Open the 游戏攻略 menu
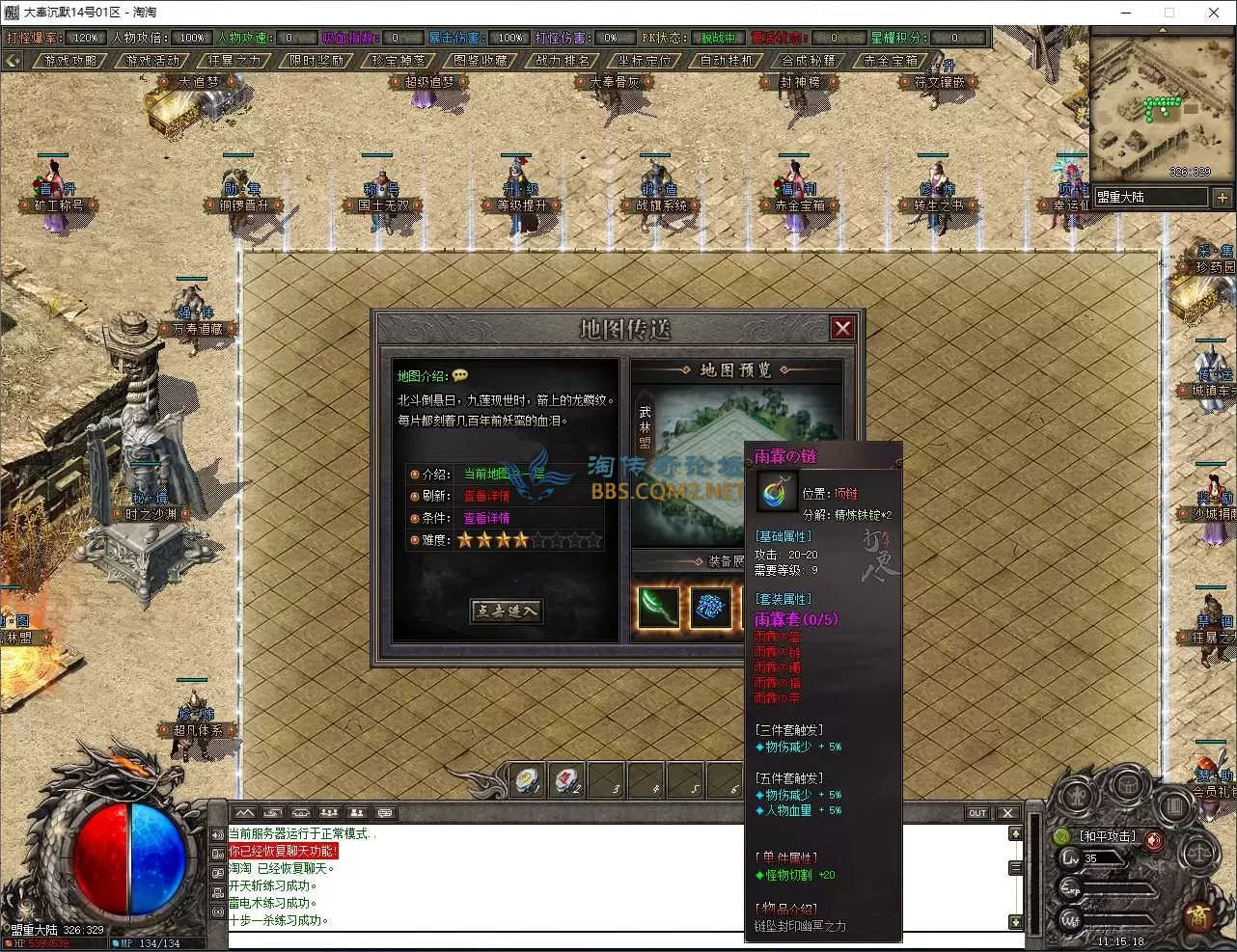 click(x=70, y=60)
